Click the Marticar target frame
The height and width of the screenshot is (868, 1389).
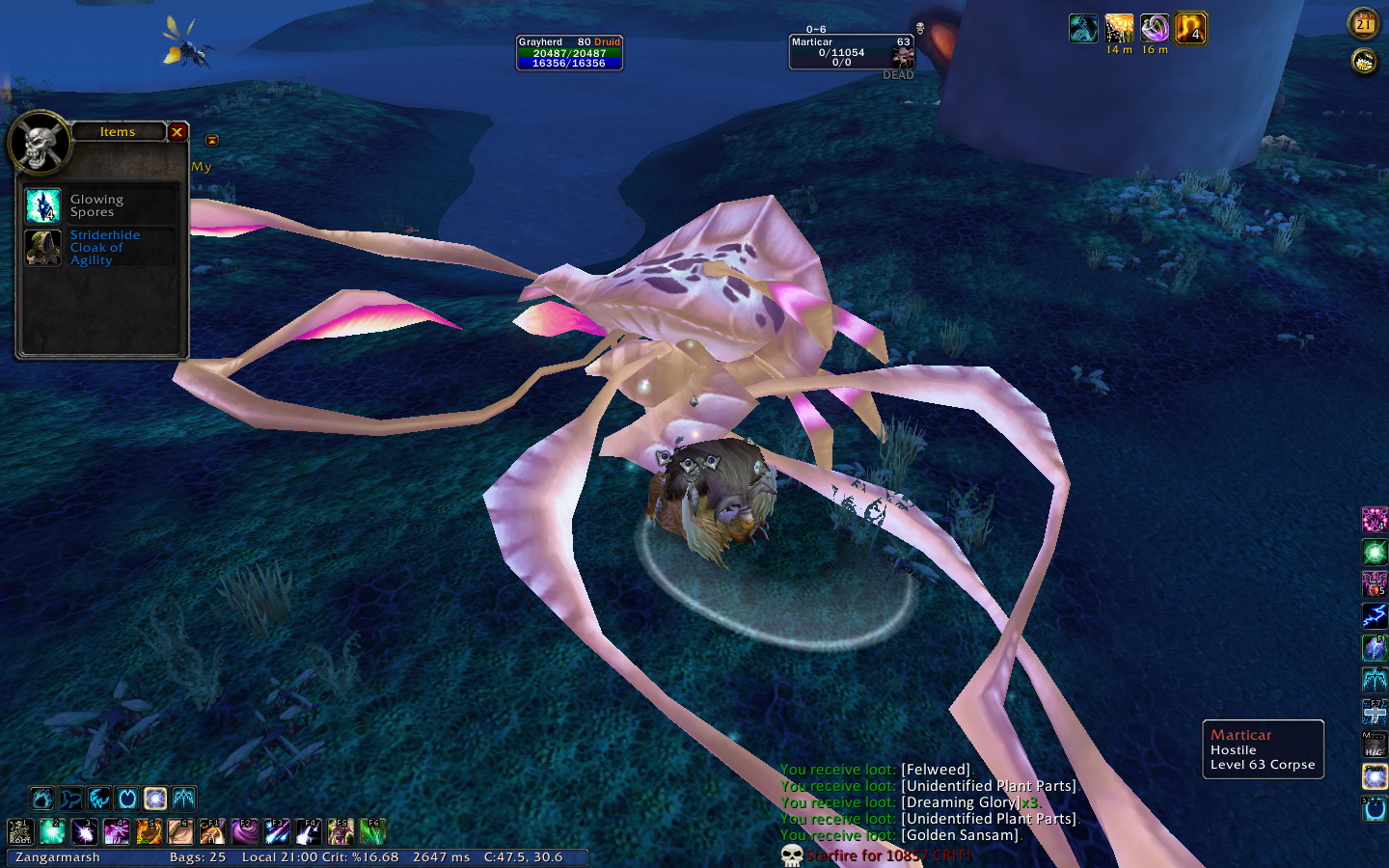(x=851, y=53)
